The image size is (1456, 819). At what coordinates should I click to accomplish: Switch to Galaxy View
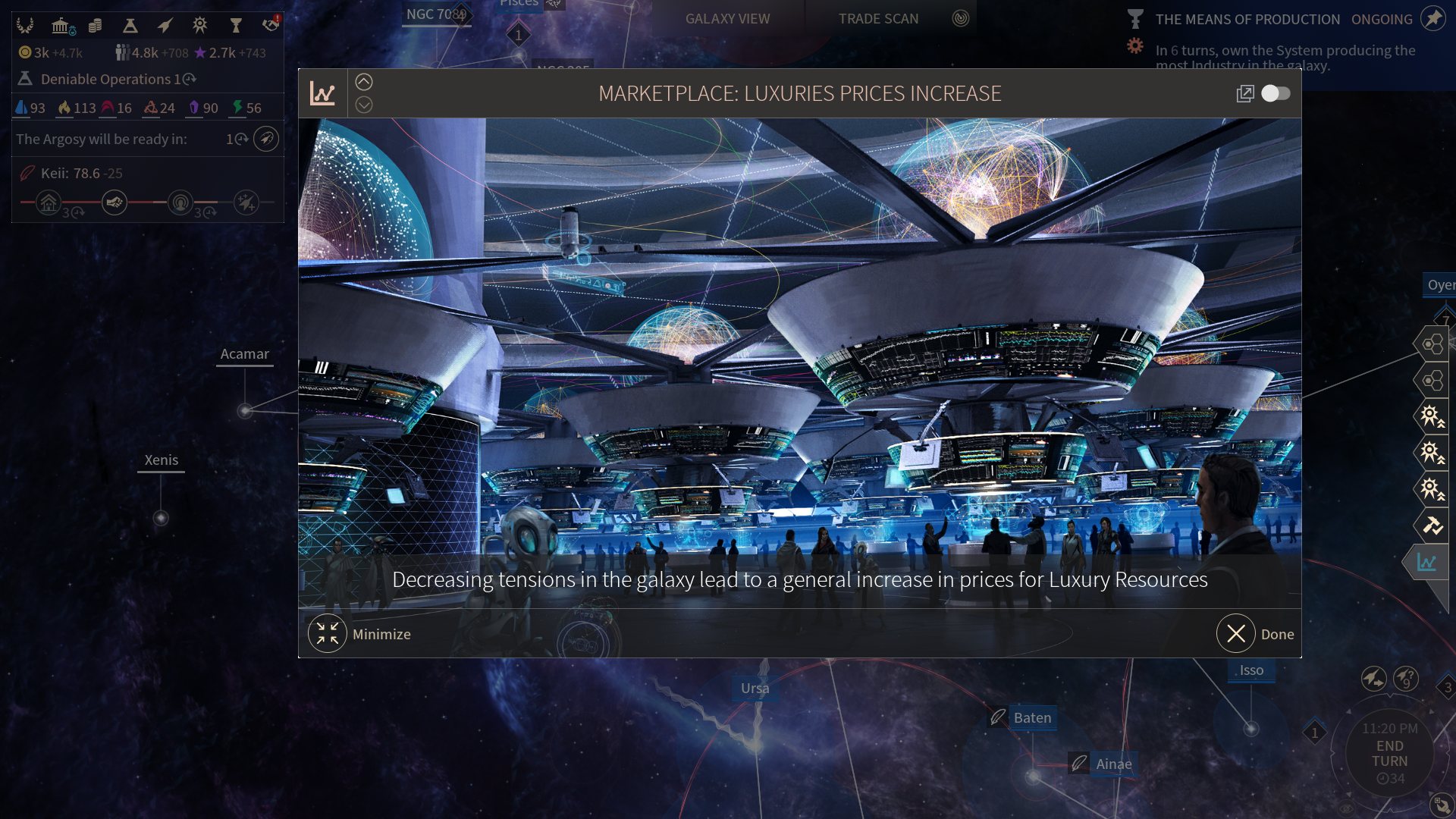click(x=727, y=19)
